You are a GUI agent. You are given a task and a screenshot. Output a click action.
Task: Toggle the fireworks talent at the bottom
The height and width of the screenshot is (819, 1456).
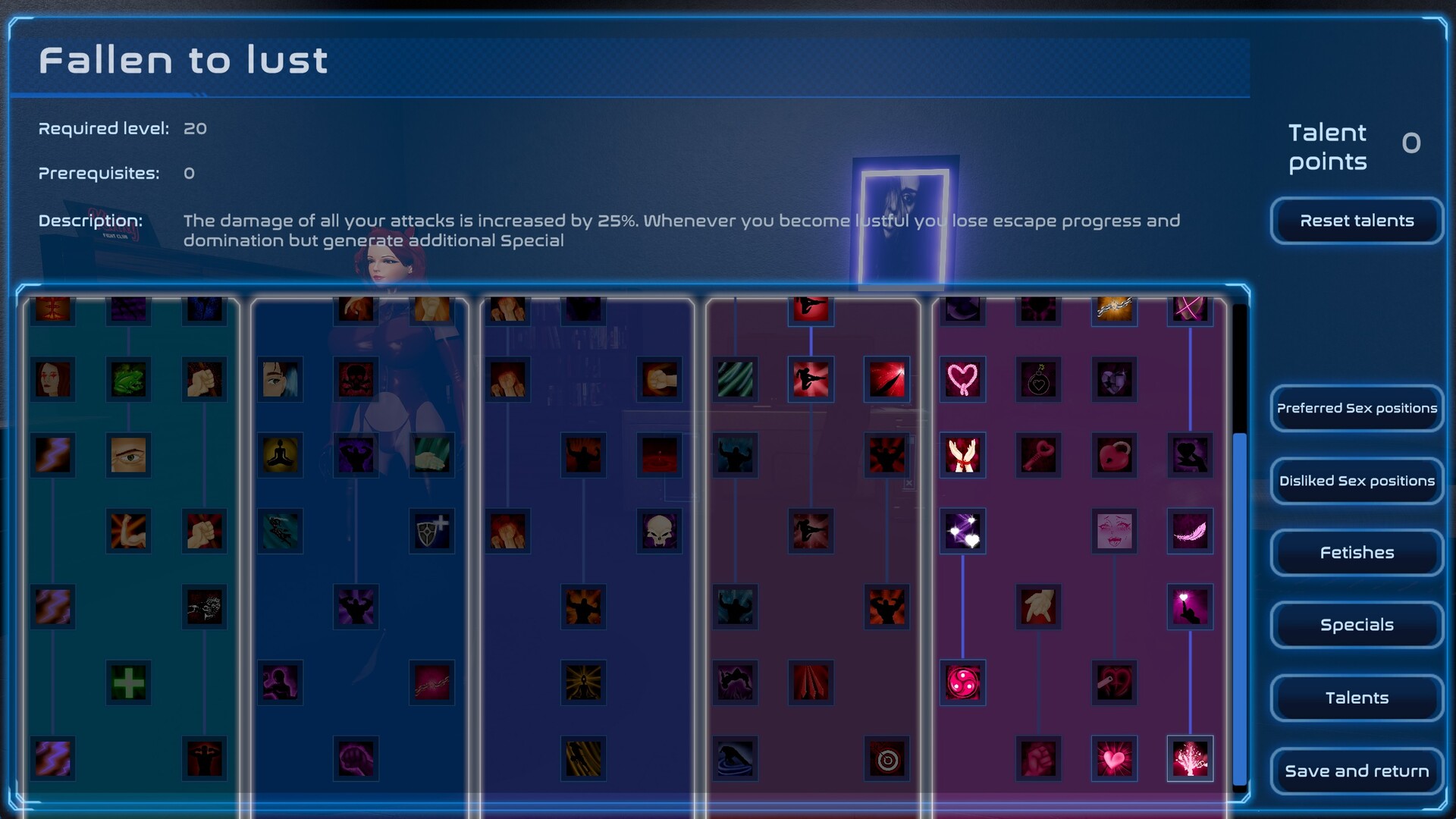1190,760
